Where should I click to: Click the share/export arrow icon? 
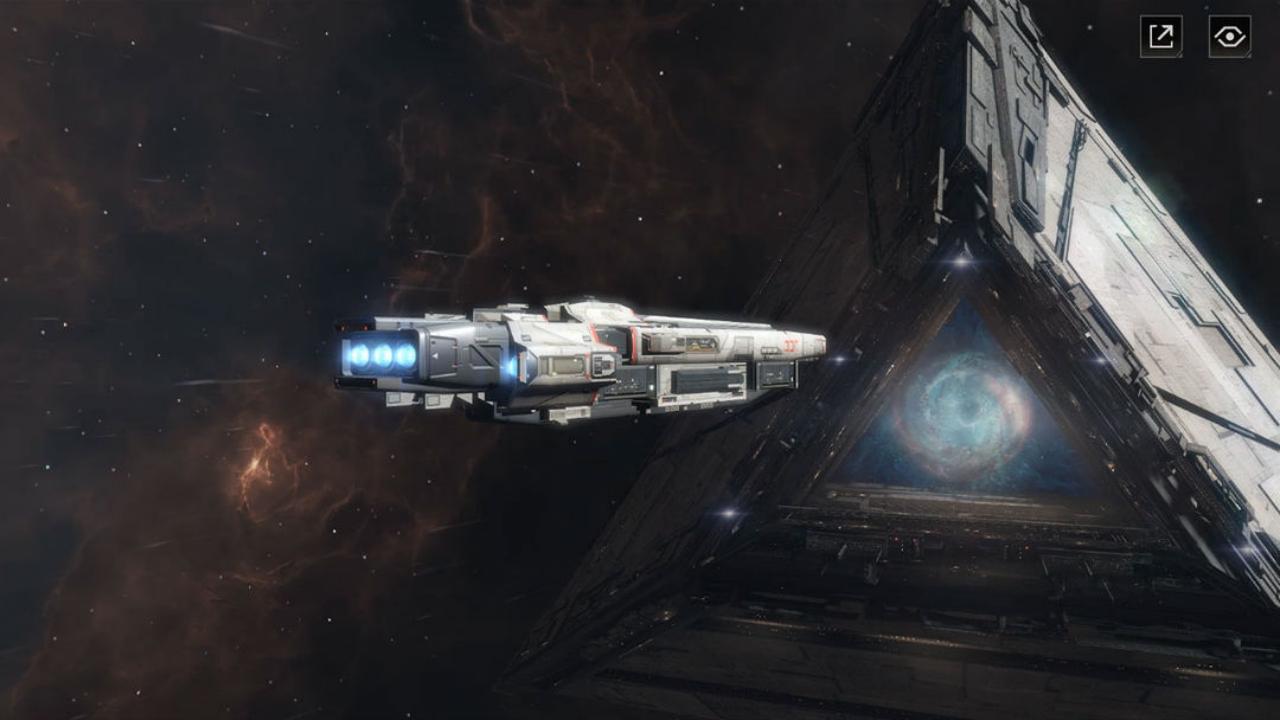coord(1161,36)
